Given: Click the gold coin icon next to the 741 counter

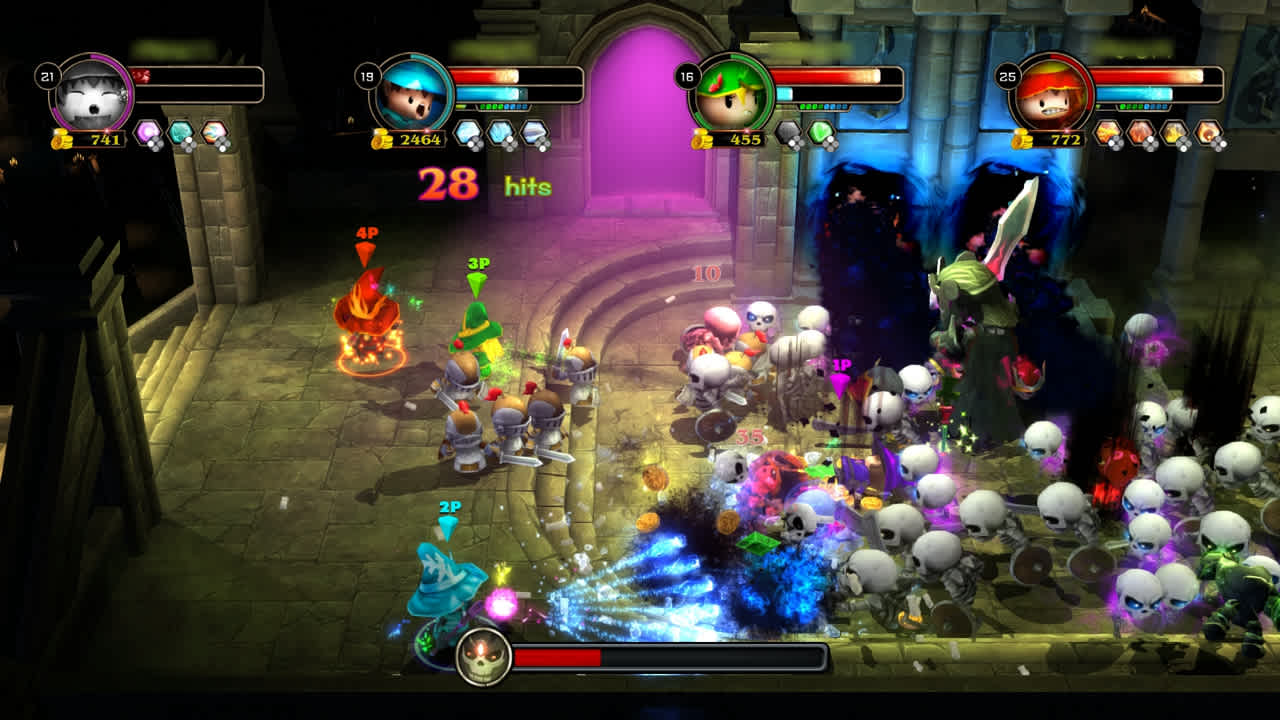Looking at the screenshot, I should click(x=60, y=138).
